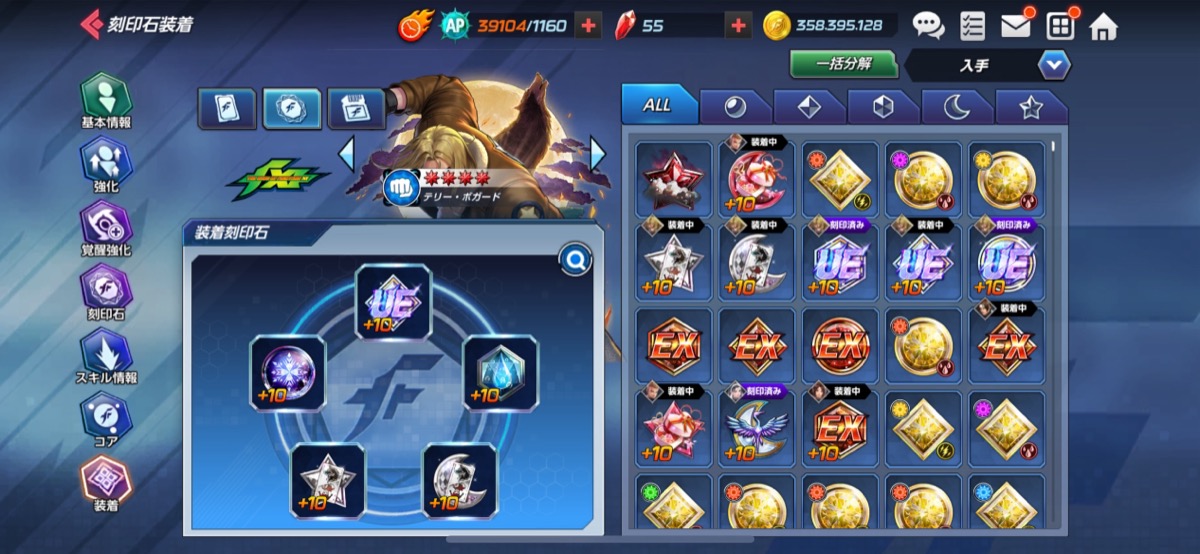Viewport: 1200px width, 554px height.
Task: Open the 基本情報 menu
Action: pyautogui.click(x=106, y=99)
